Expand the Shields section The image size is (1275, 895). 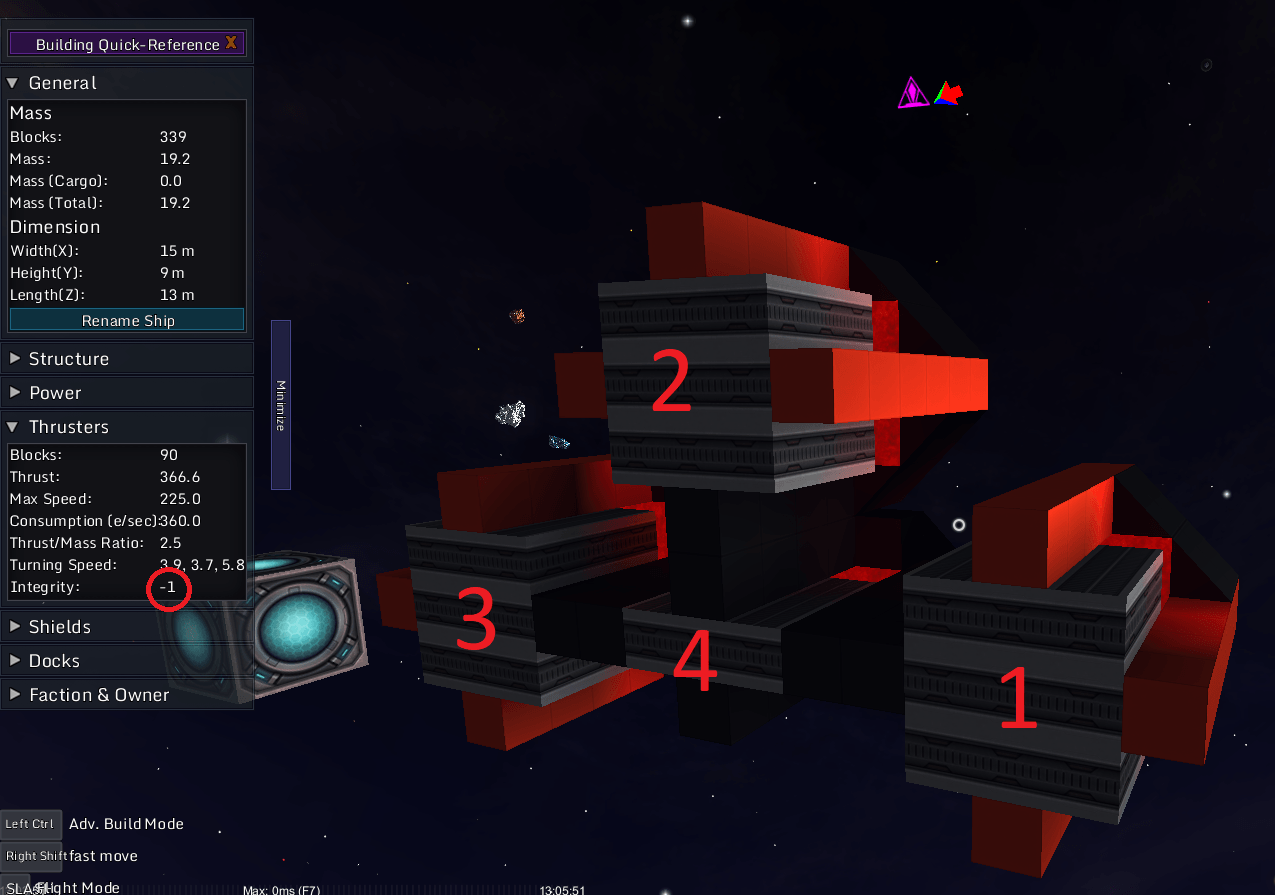pyautogui.click(x=59, y=627)
